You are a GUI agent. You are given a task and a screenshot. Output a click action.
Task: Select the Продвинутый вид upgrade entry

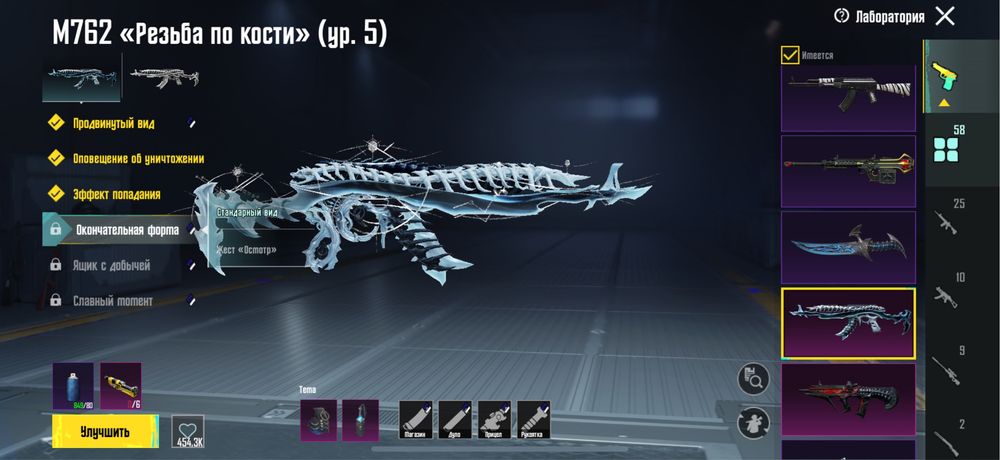111,123
